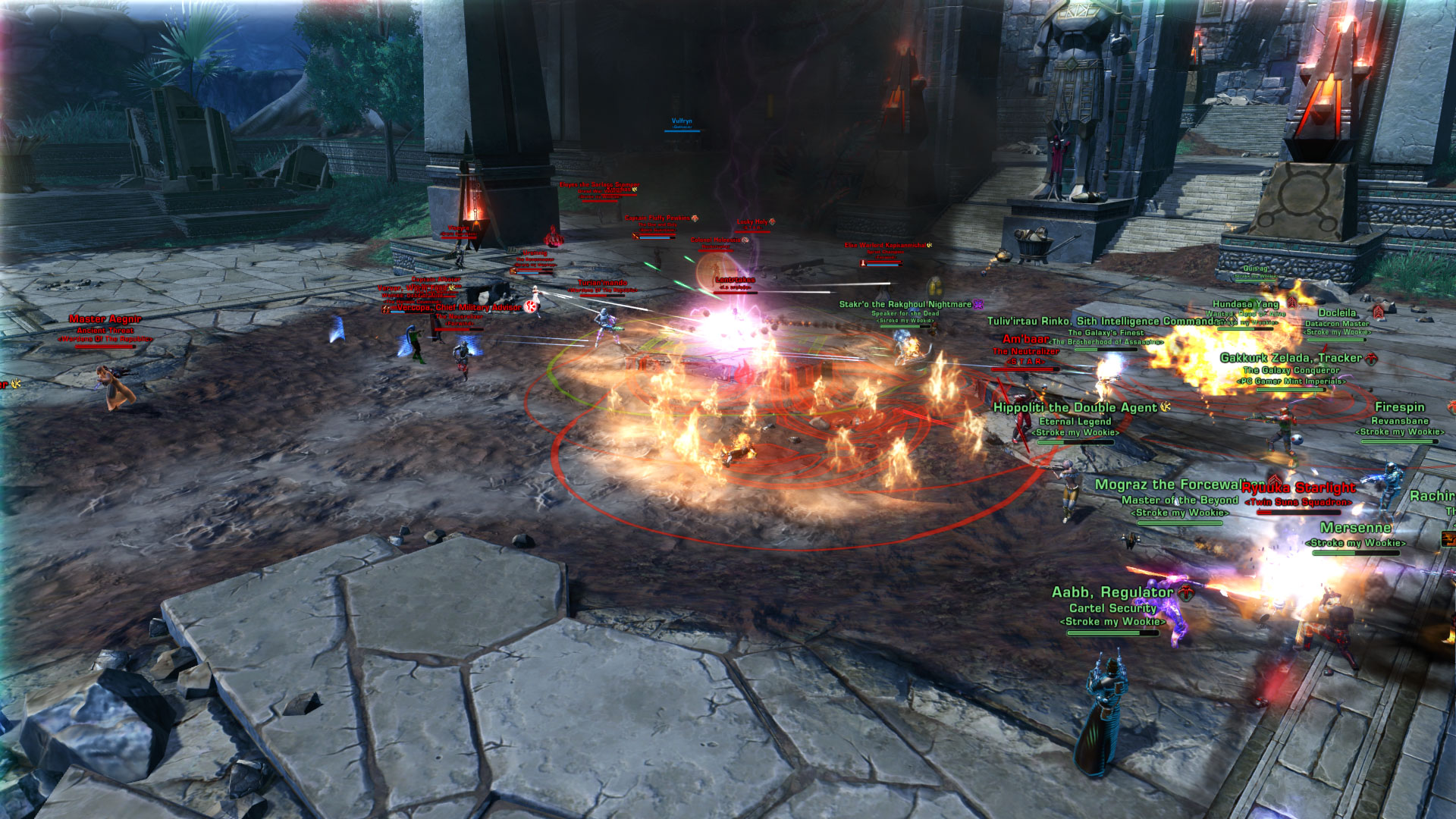Click the red emblem next to Ryuuka Starlight
Viewport: 1456px width, 819px height.
click(x=1276, y=478)
